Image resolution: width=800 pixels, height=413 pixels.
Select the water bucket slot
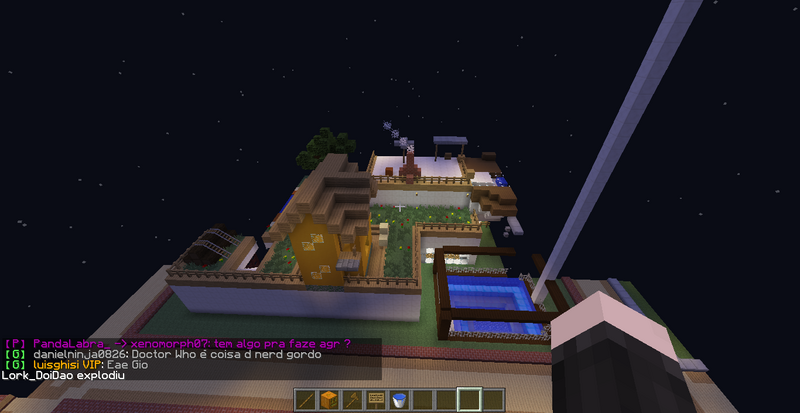coord(400,400)
